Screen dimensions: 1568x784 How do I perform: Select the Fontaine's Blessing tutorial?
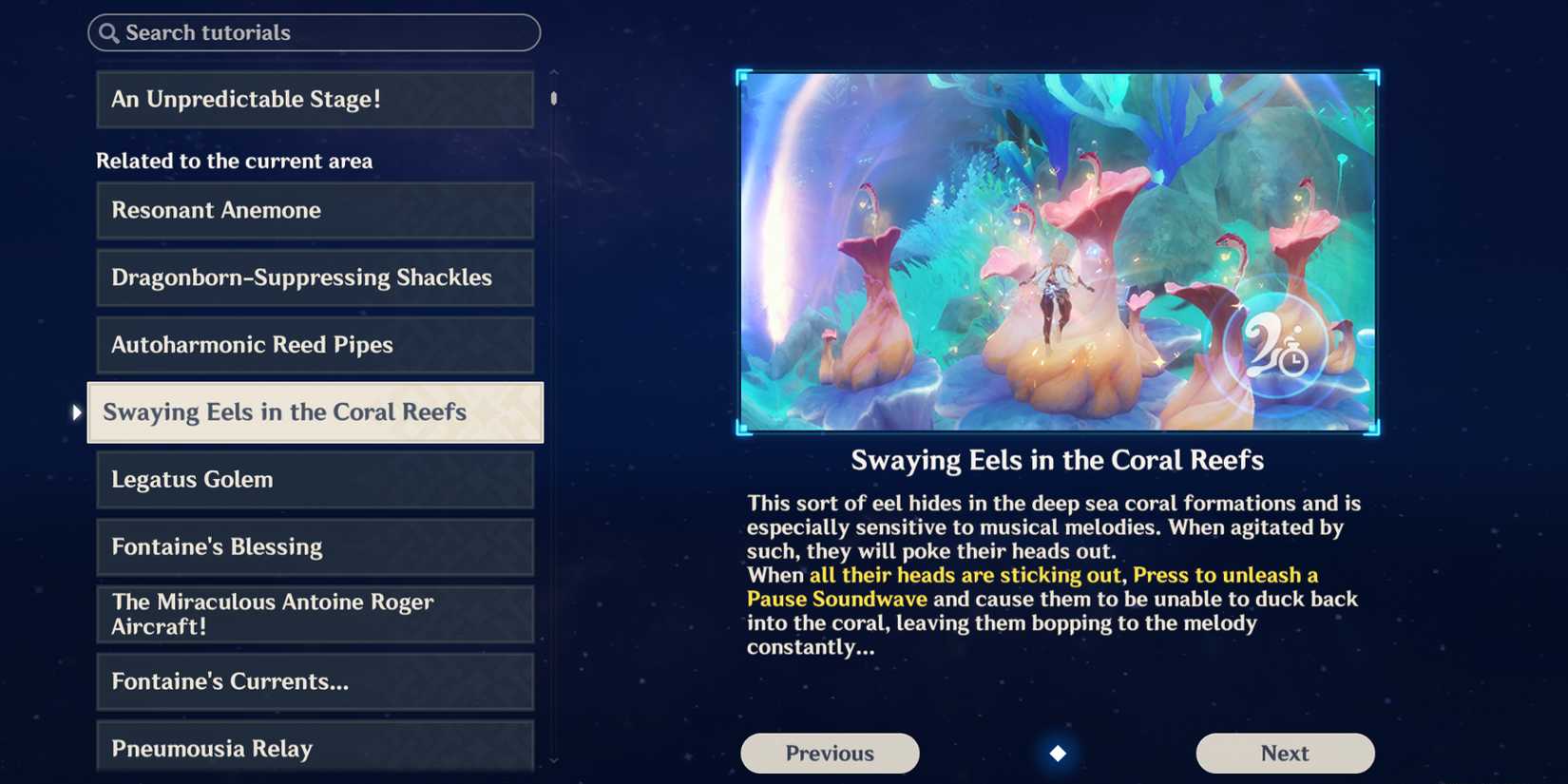[315, 547]
